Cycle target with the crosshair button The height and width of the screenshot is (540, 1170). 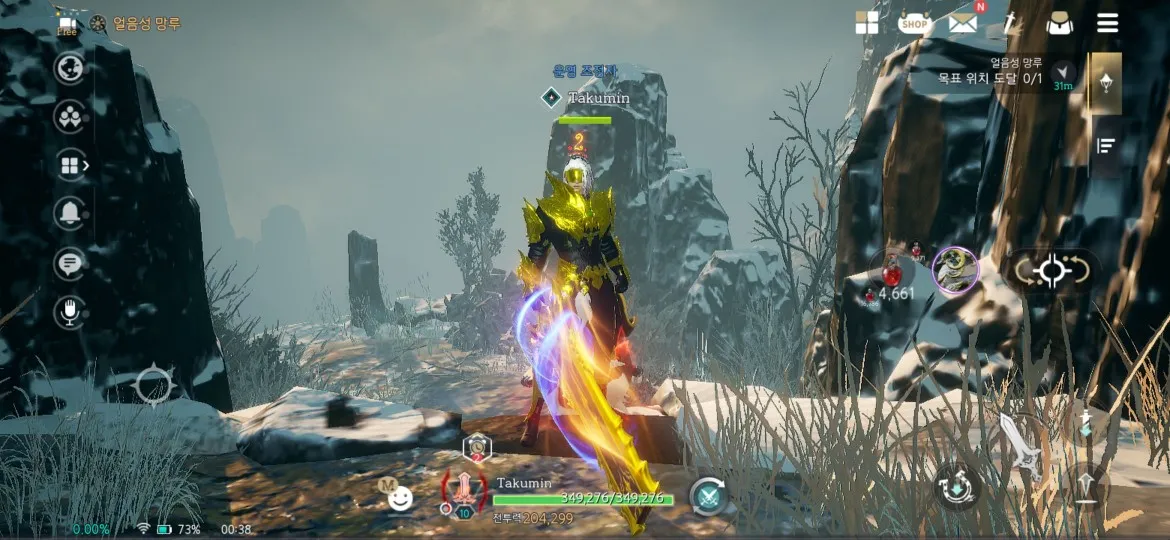click(1051, 272)
